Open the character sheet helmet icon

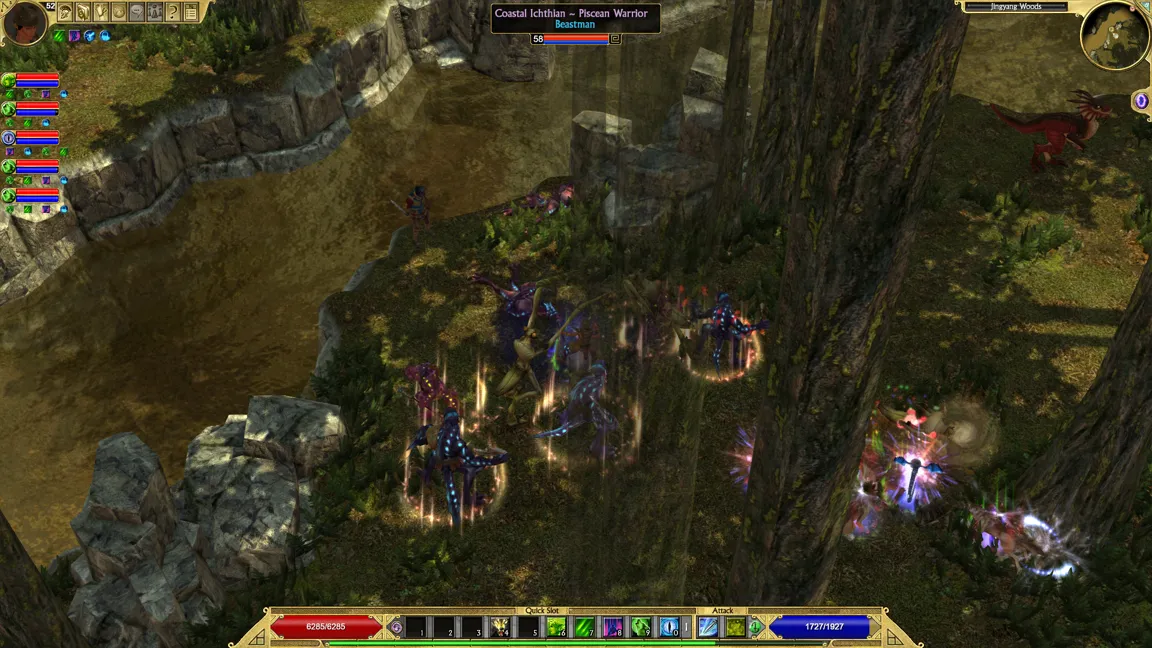(65, 12)
